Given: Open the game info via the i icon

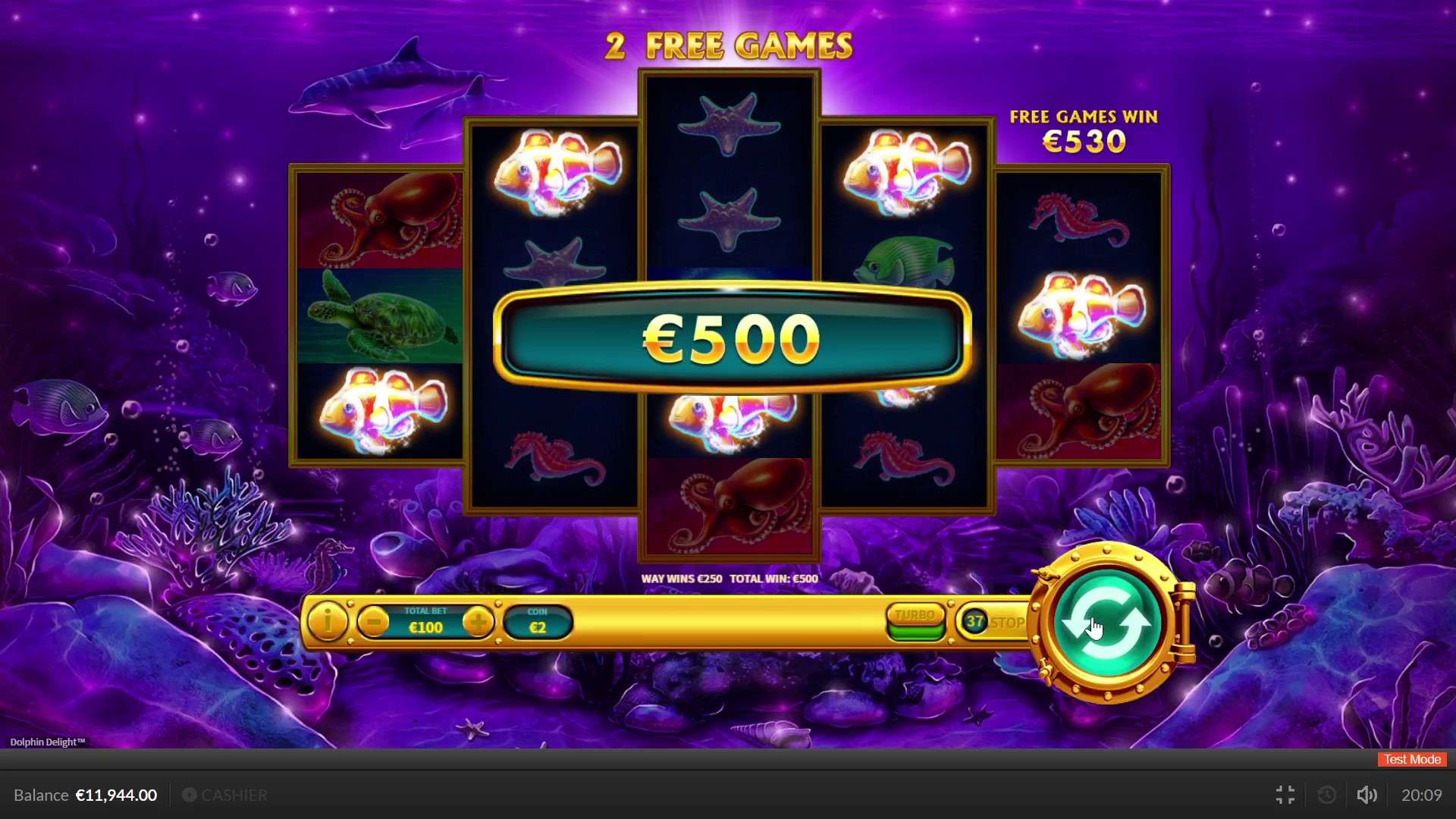Looking at the screenshot, I should click(328, 622).
